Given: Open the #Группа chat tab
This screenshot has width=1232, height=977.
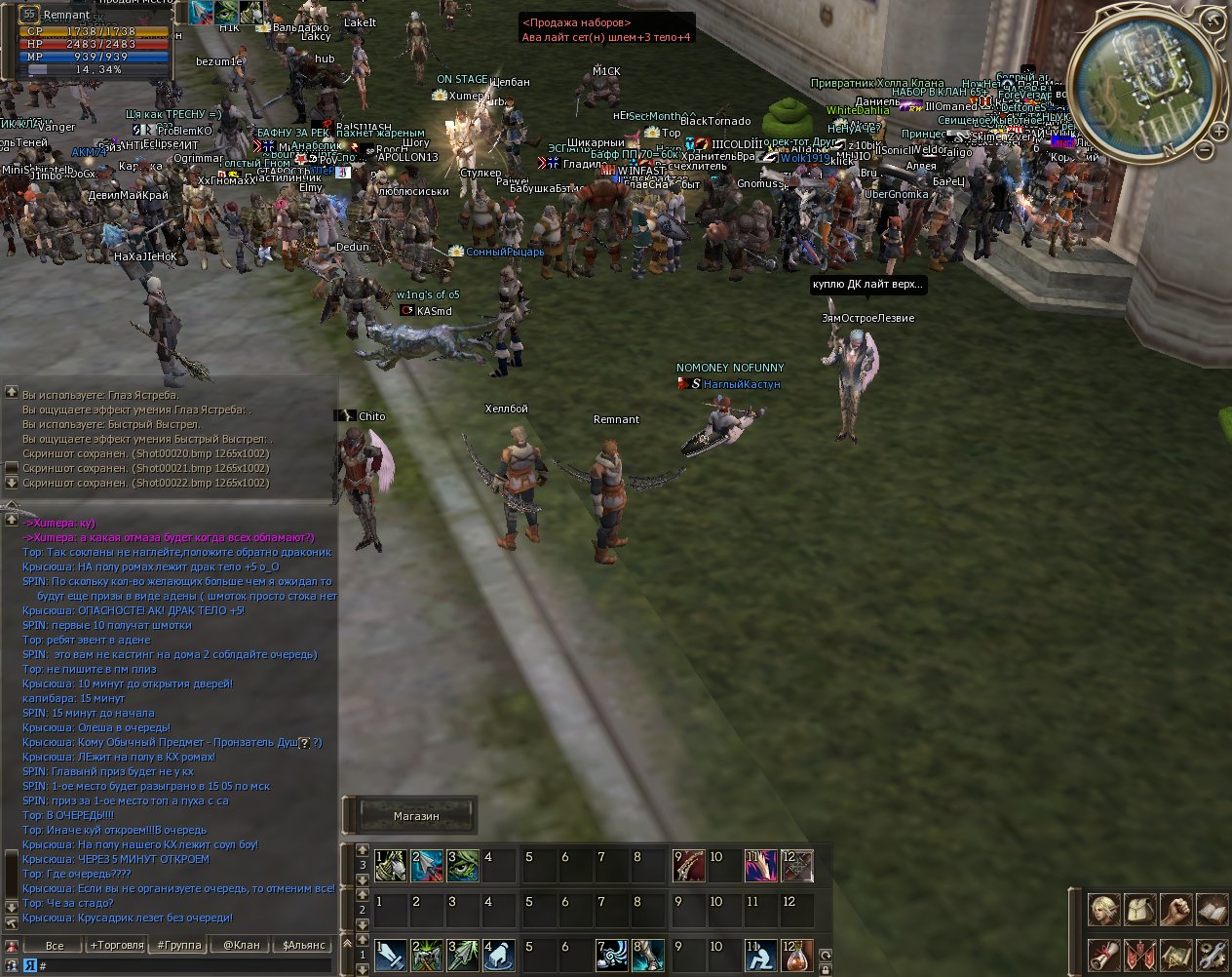Looking at the screenshot, I should pos(179,945).
